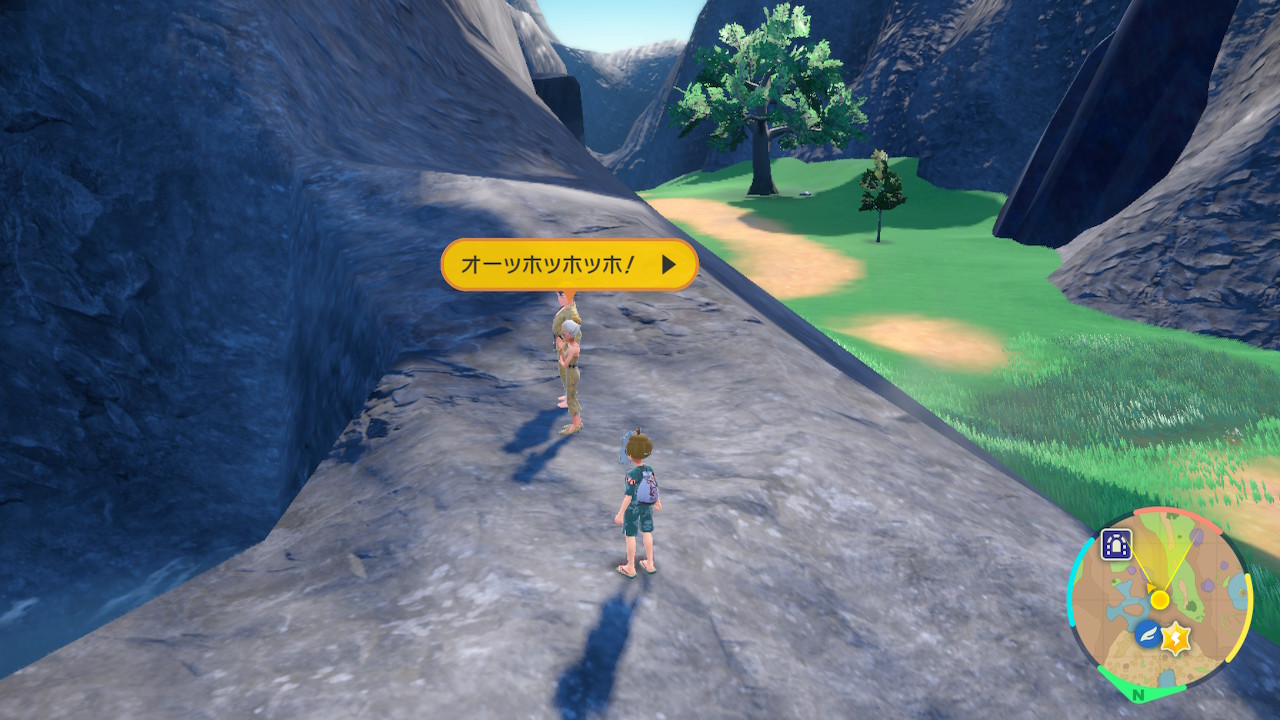Toggle the green ring segment near the compass
The image size is (1280, 720).
[1125, 677]
